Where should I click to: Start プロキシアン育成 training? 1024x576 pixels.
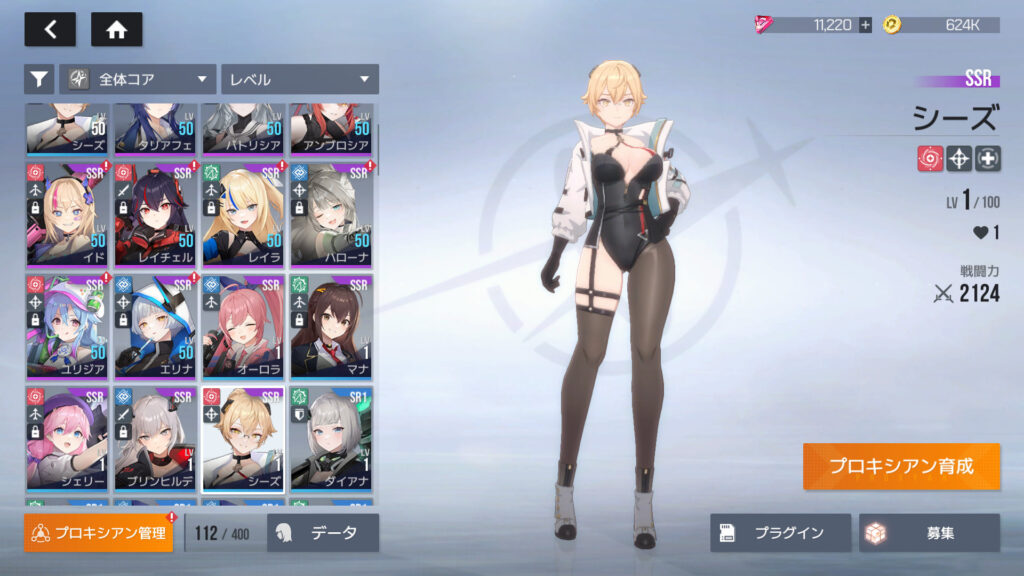pyautogui.click(x=900, y=466)
